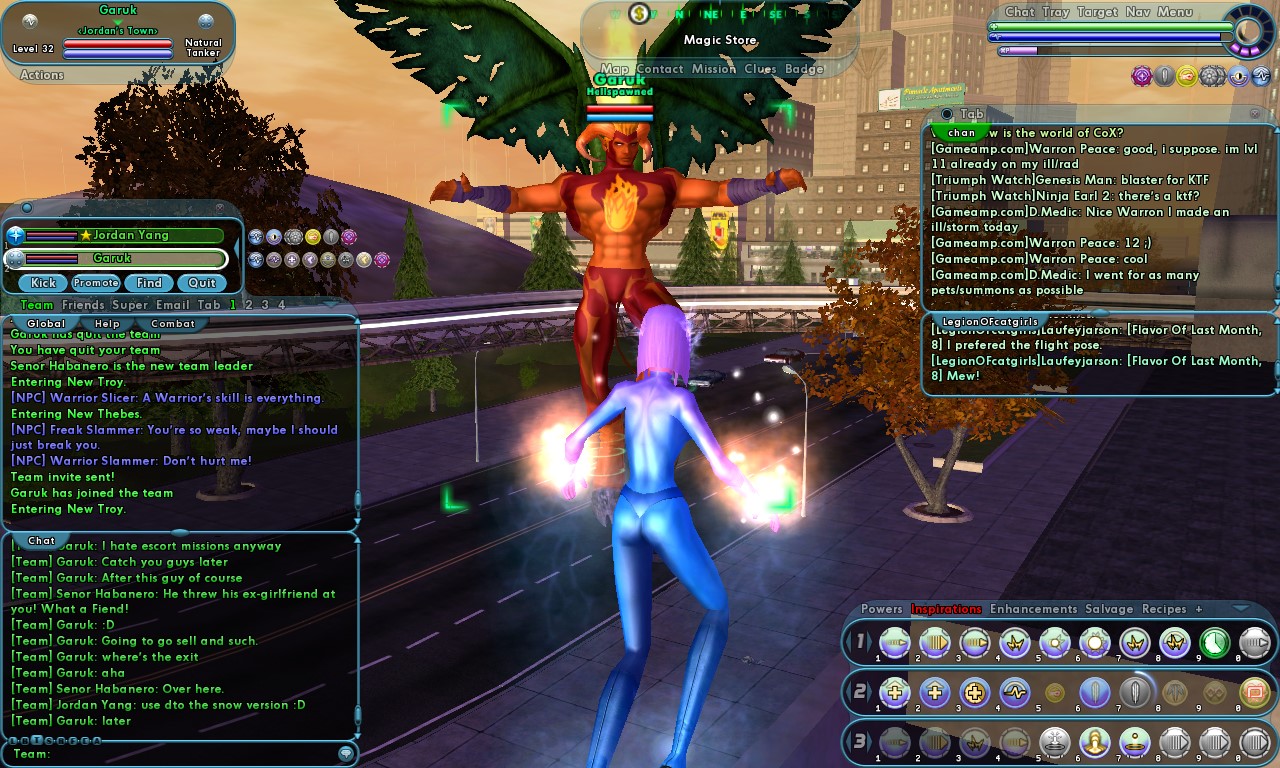Switch to the Help chat tab

[107, 324]
